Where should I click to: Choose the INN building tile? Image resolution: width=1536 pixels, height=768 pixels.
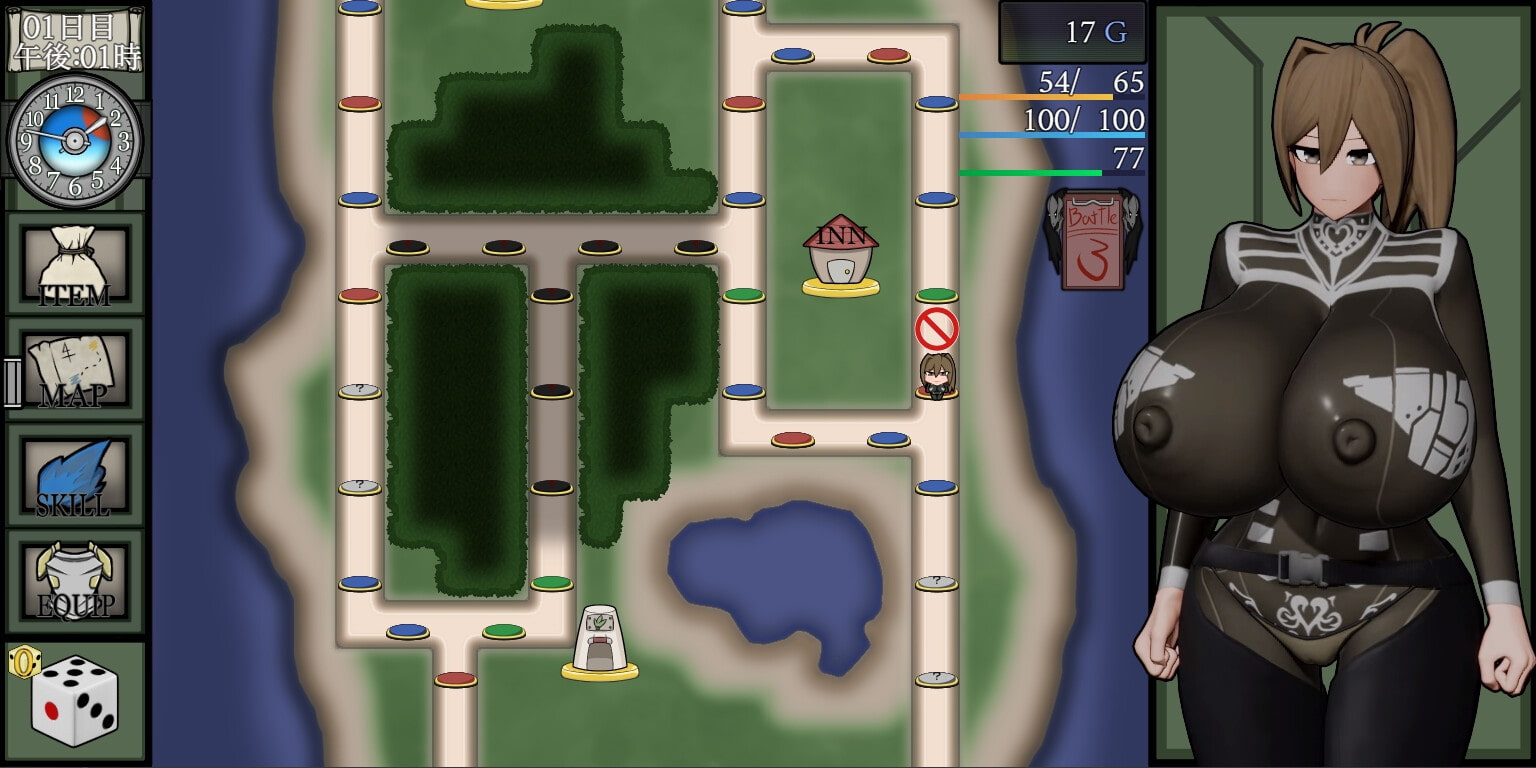coord(840,256)
